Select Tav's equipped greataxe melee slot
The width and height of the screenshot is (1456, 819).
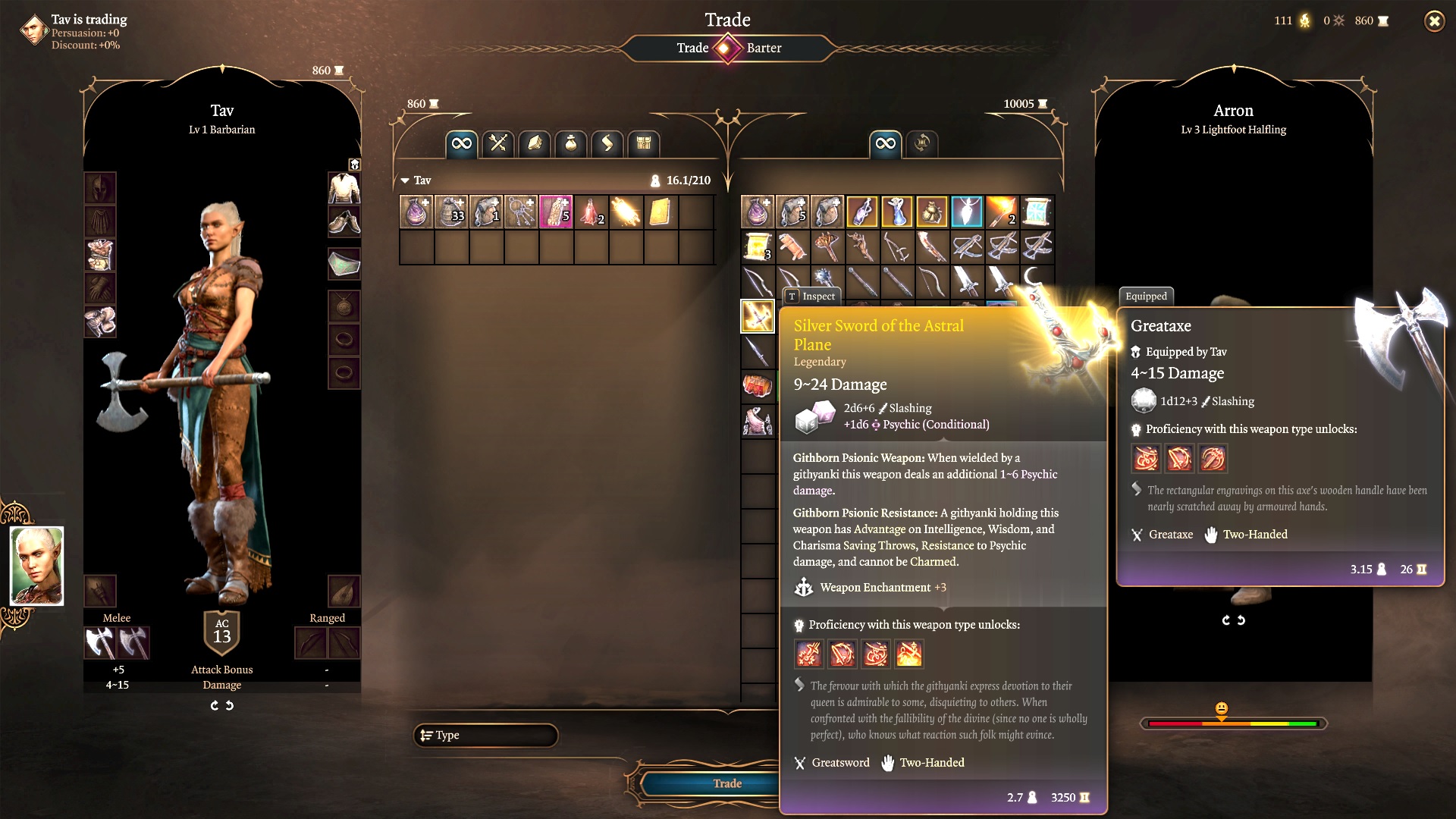click(99, 643)
